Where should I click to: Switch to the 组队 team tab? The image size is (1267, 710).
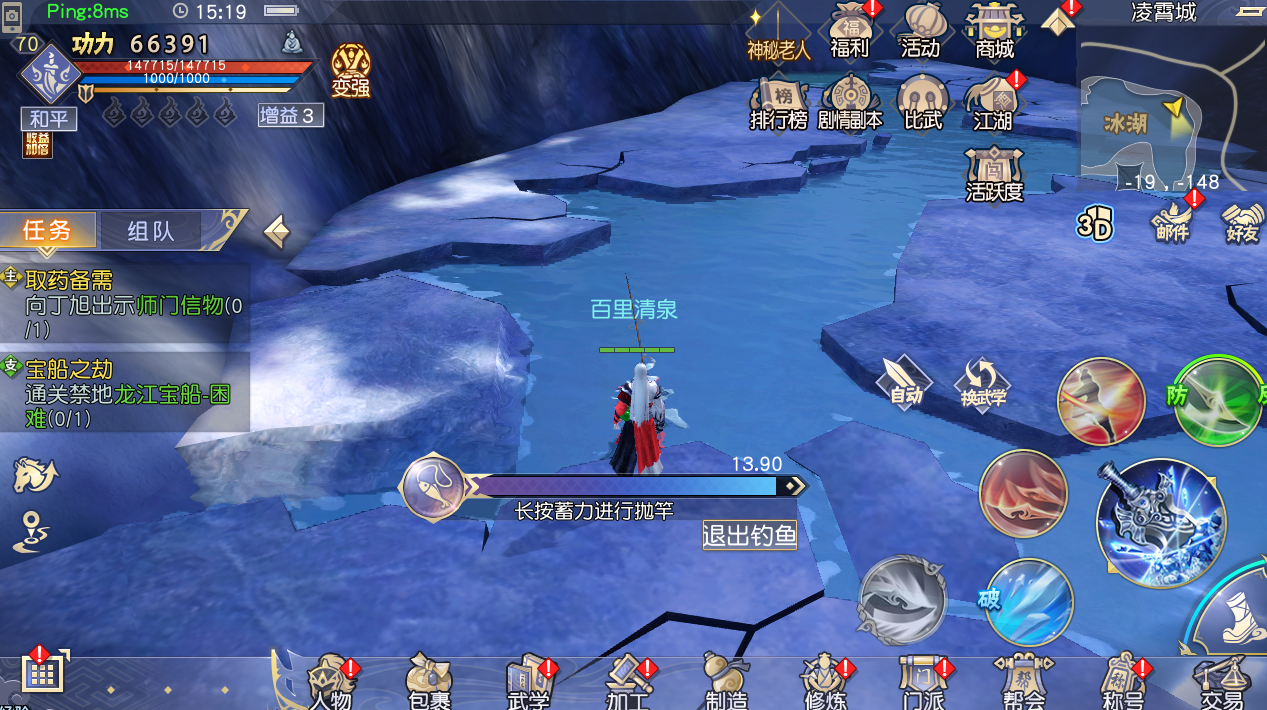click(x=151, y=231)
